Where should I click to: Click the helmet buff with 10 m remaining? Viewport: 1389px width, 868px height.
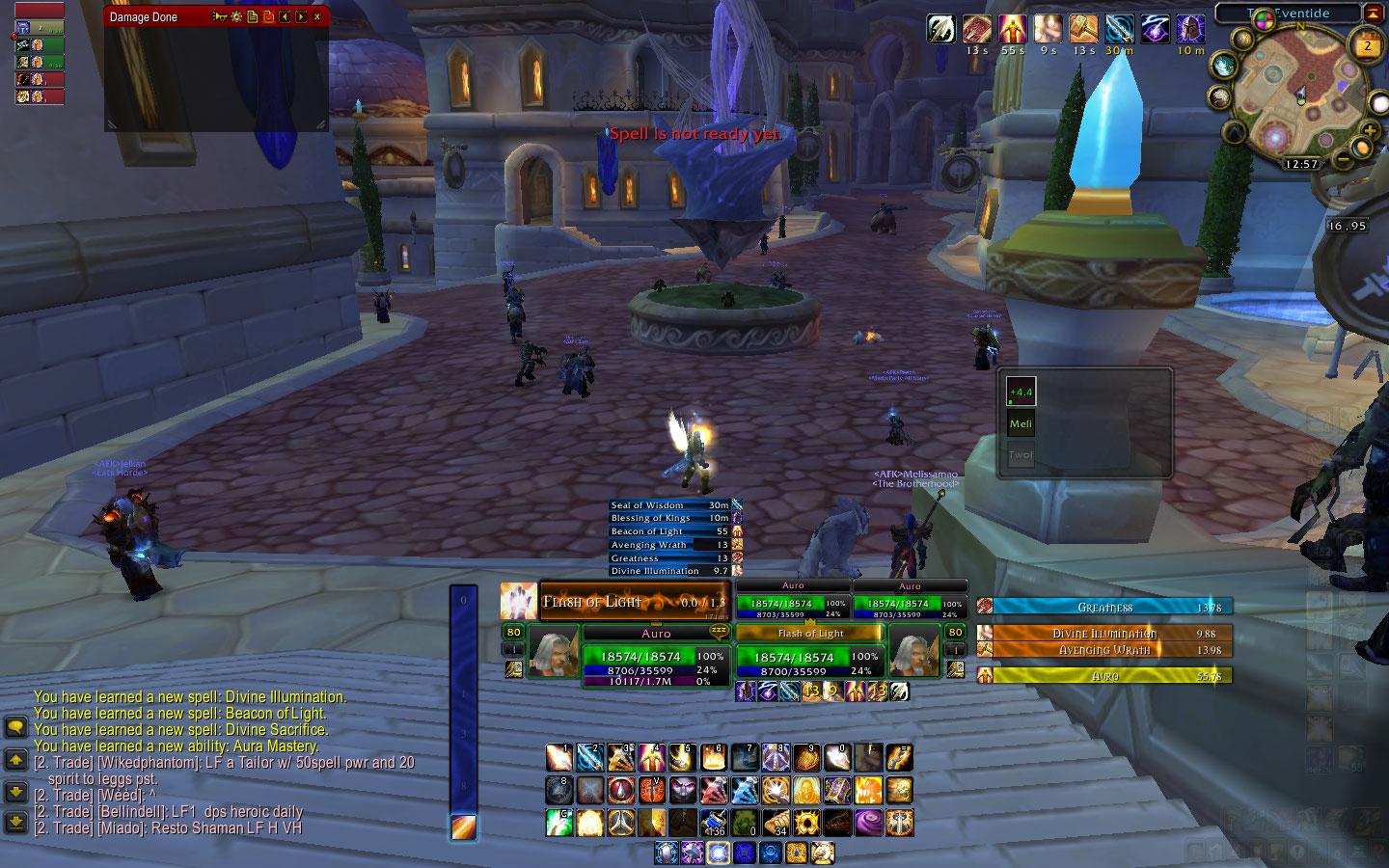pos(1192,29)
